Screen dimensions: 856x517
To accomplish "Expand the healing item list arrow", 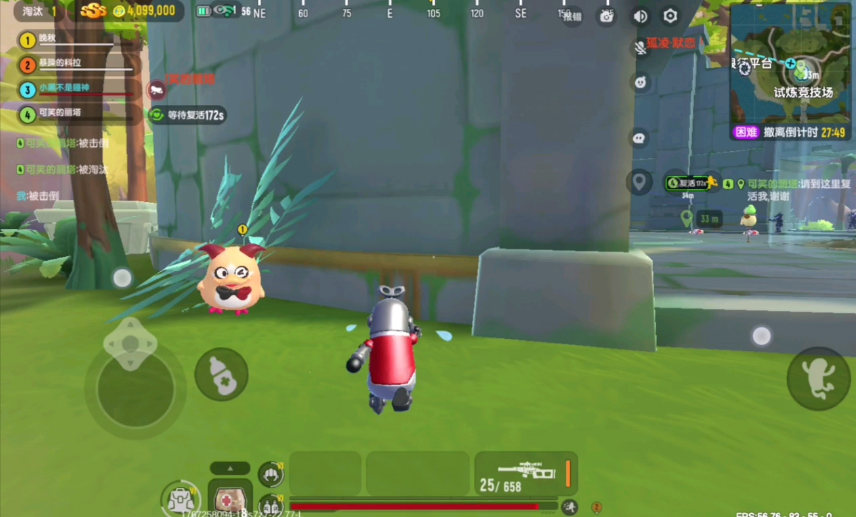I will pyautogui.click(x=230, y=468).
